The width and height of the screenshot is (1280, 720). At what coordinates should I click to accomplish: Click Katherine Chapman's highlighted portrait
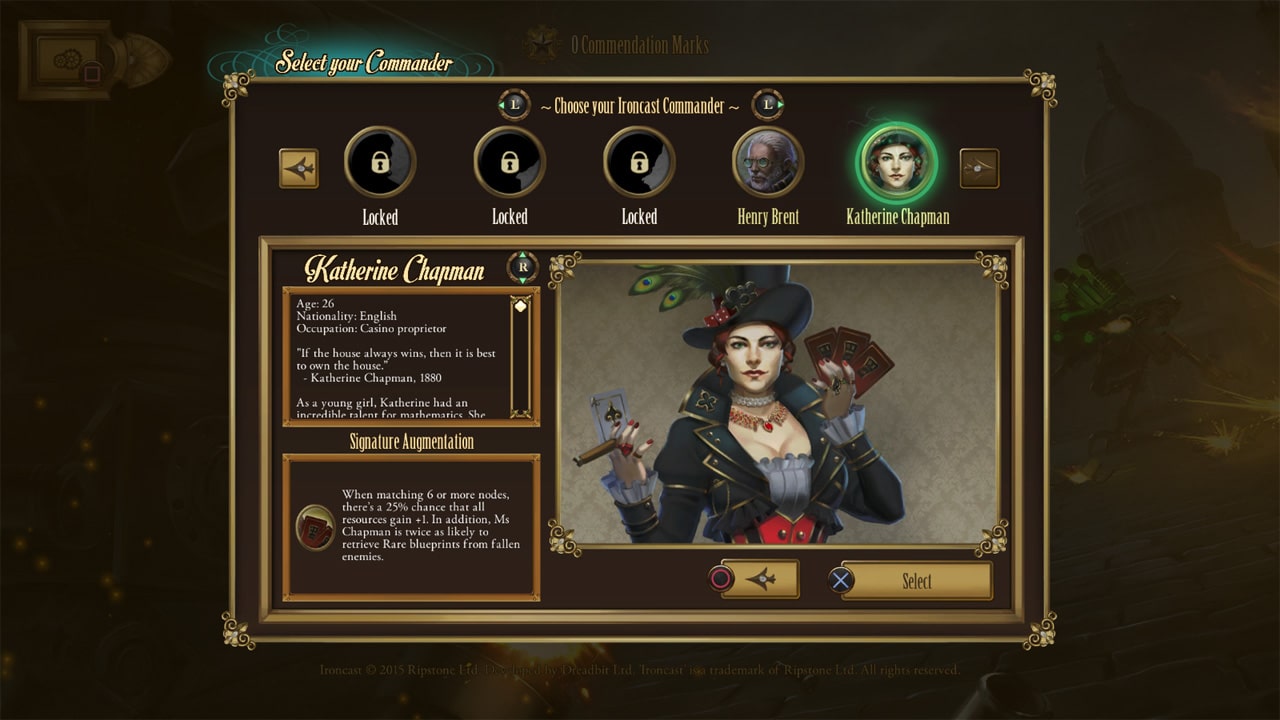tap(897, 160)
